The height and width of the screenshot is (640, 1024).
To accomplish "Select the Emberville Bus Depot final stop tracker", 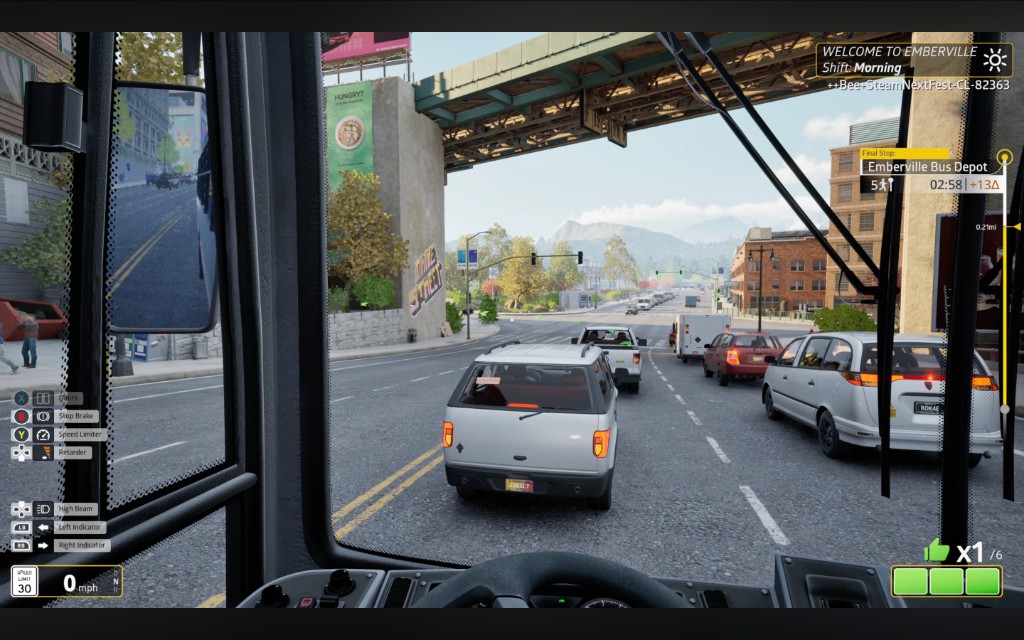I will pos(927,167).
